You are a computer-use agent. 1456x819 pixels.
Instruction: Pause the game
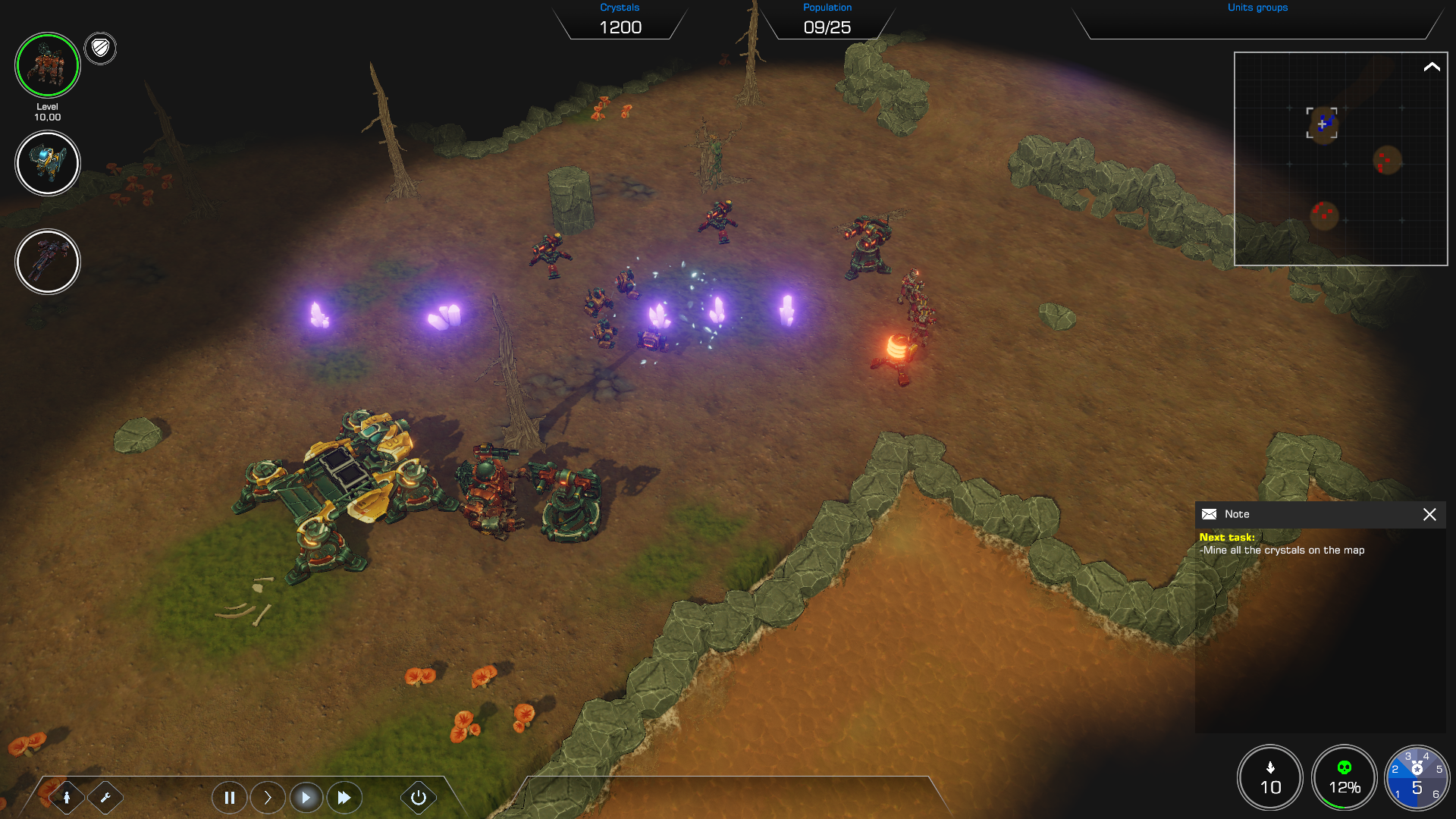click(229, 797)
